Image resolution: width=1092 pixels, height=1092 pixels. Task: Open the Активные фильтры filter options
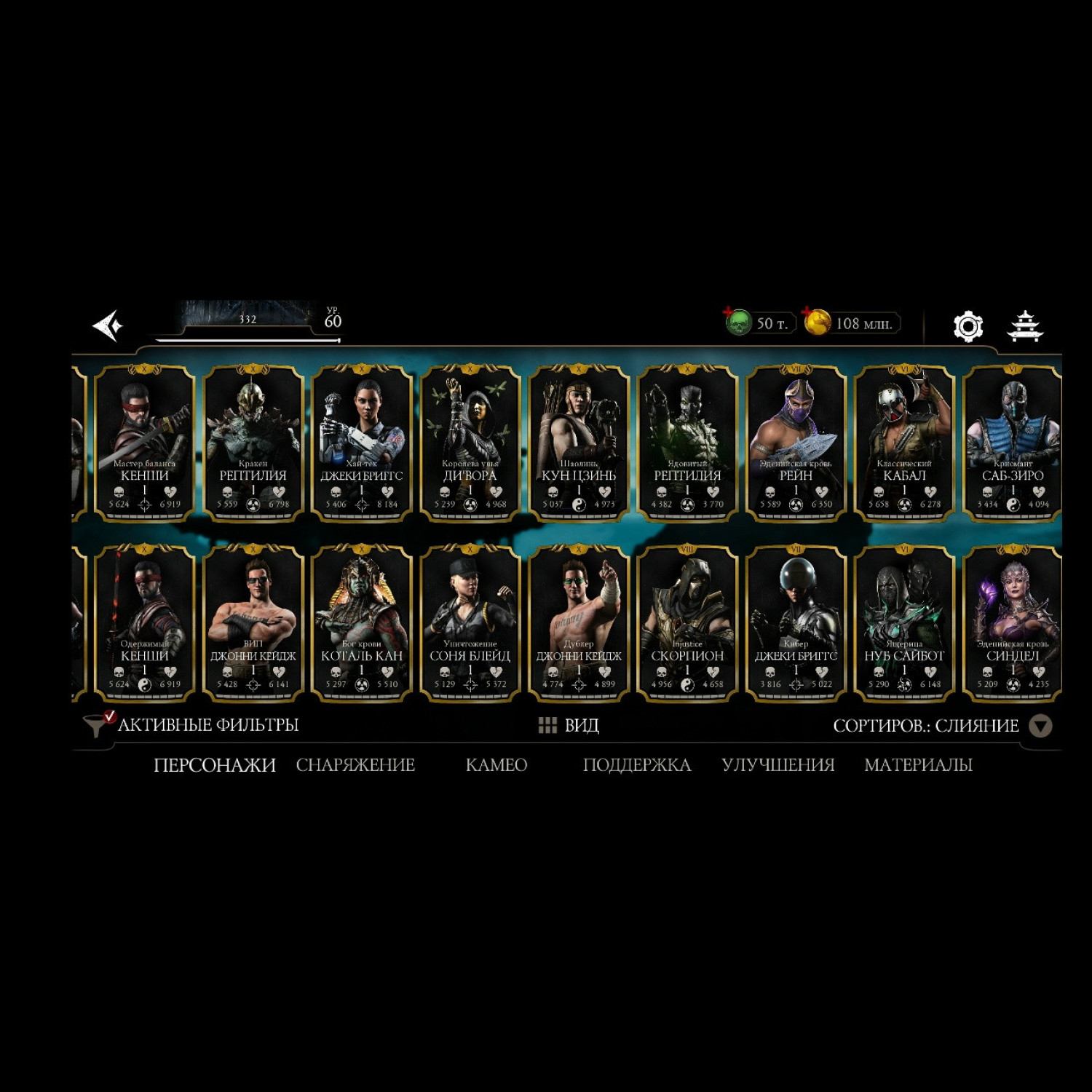(x=192, y=725)
